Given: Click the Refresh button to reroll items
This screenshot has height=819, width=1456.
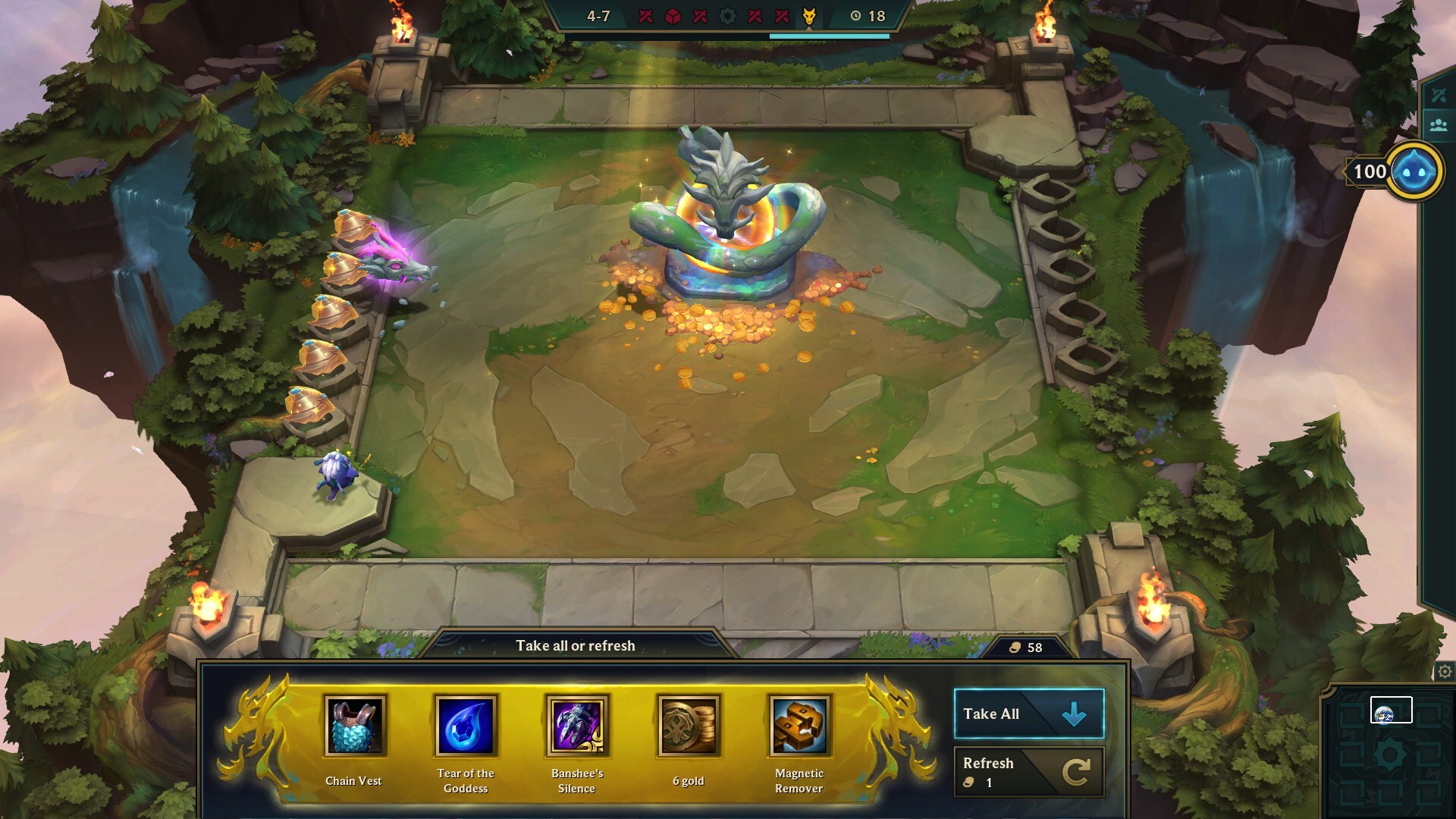Looking at the screenshot, I should (x=1028, y=771).
